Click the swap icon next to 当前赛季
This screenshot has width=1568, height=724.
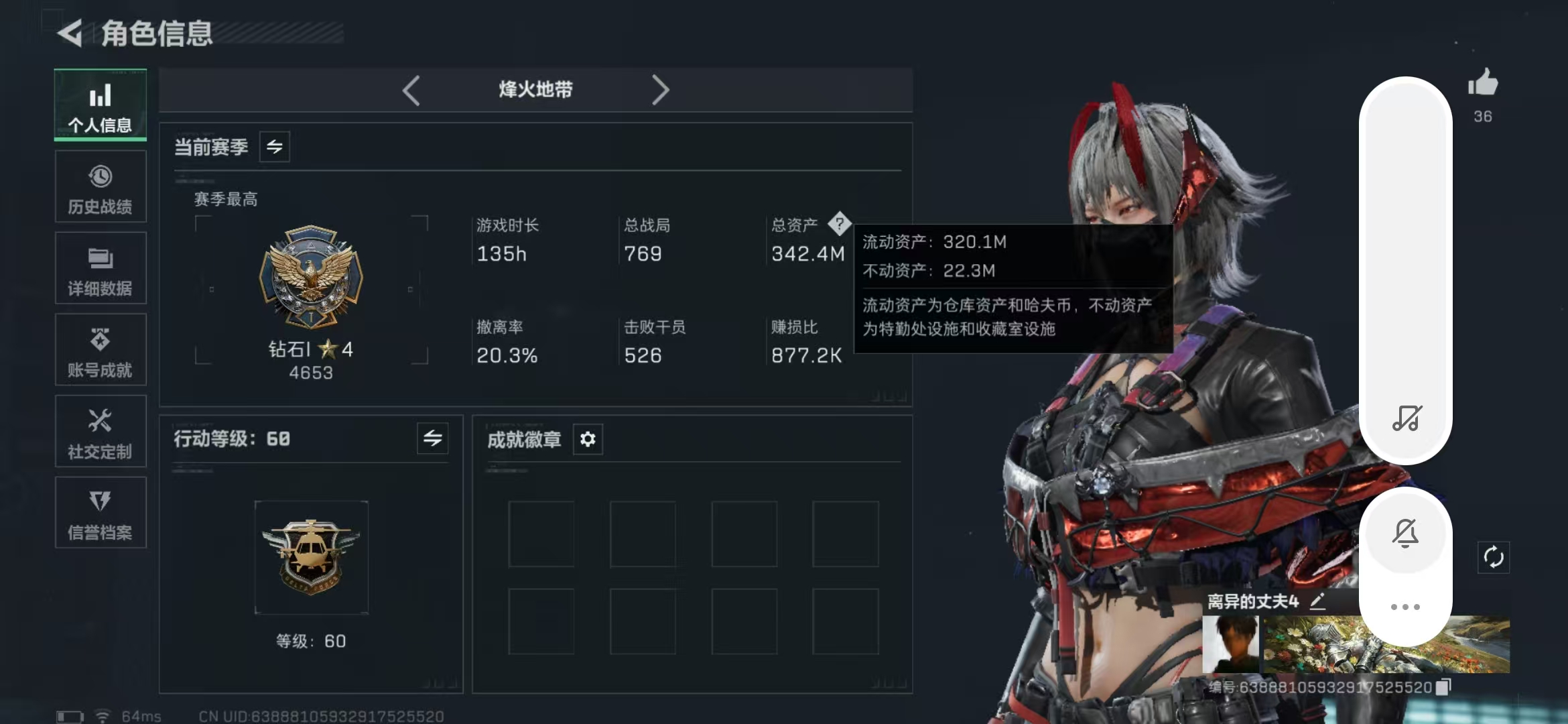point(275,147)
